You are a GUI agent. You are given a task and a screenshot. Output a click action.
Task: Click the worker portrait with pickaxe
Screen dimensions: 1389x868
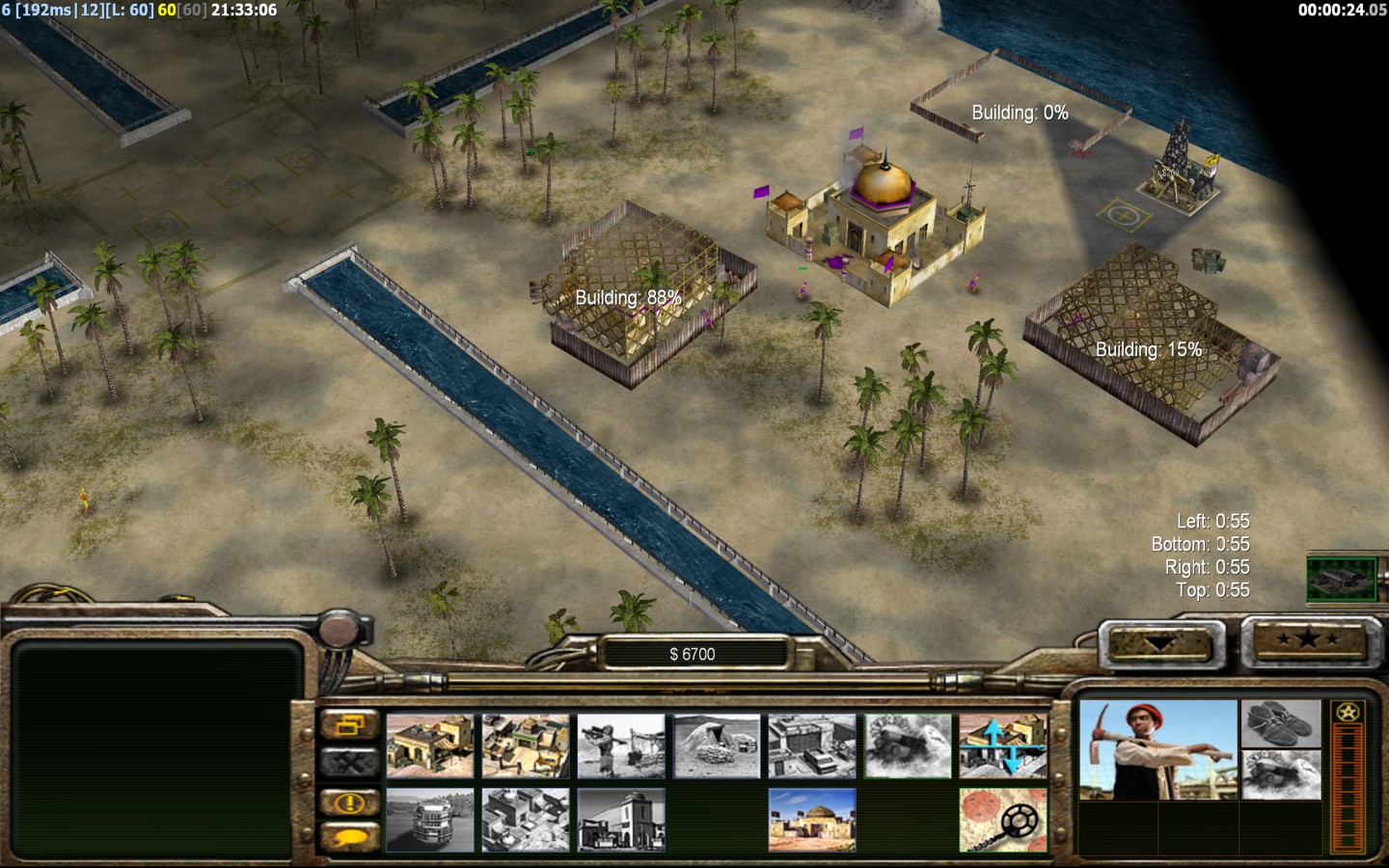pos(1157,750)
